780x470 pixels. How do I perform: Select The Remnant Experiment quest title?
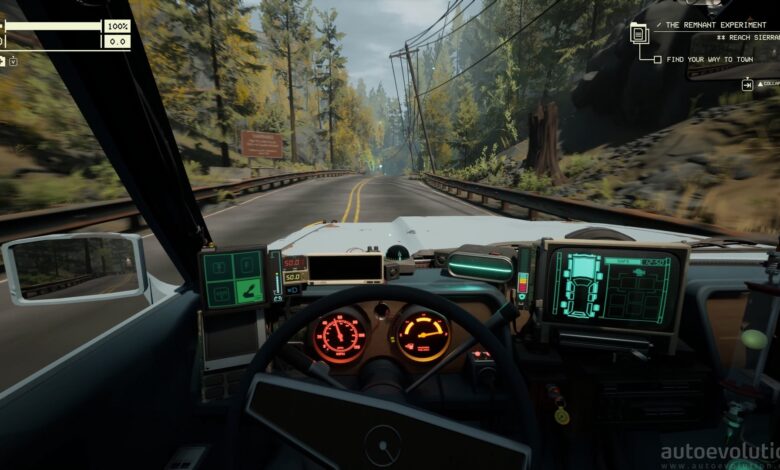713,24
